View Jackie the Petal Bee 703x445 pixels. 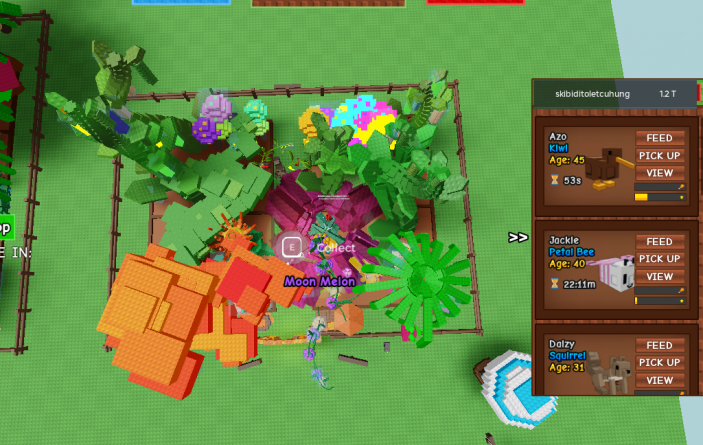click(659, 276)
